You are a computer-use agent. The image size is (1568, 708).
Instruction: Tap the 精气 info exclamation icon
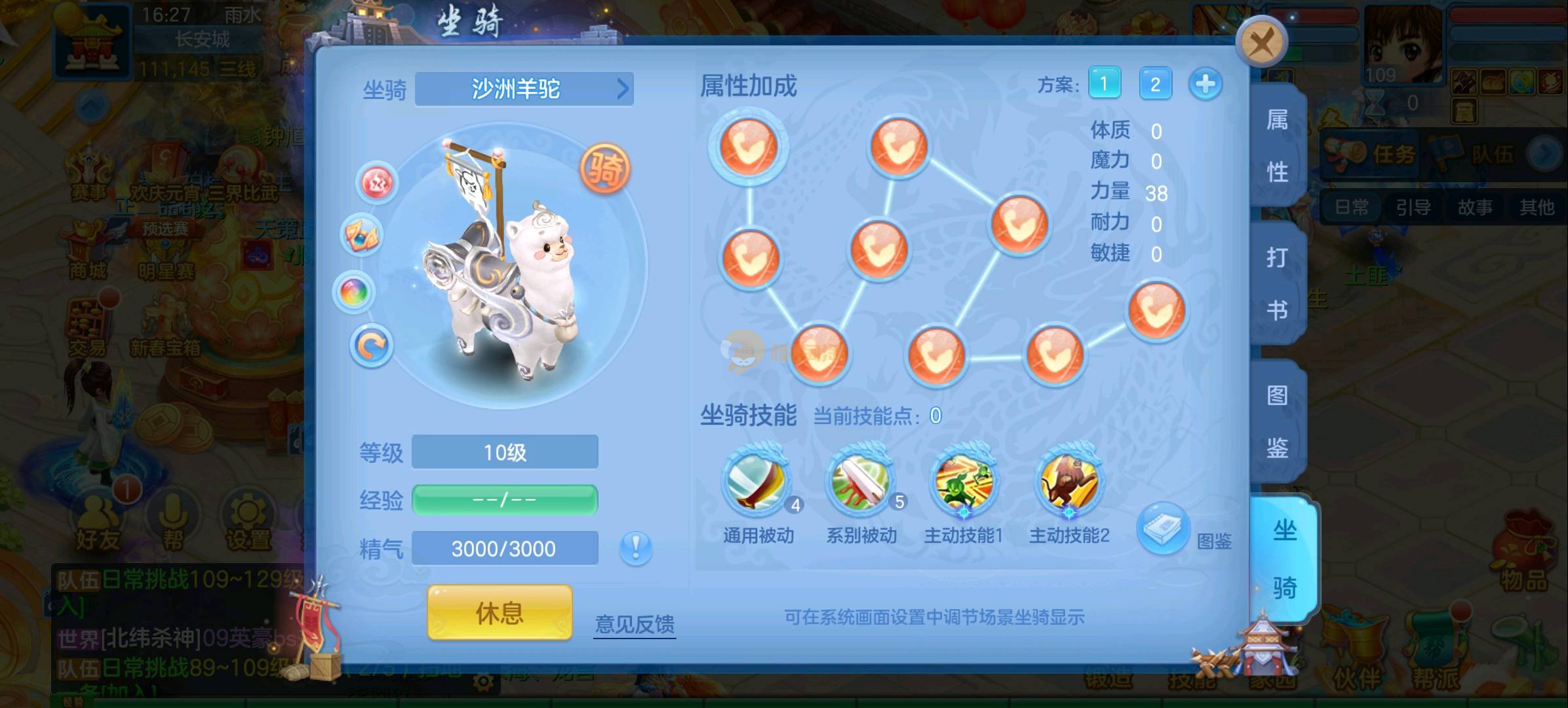635,547
